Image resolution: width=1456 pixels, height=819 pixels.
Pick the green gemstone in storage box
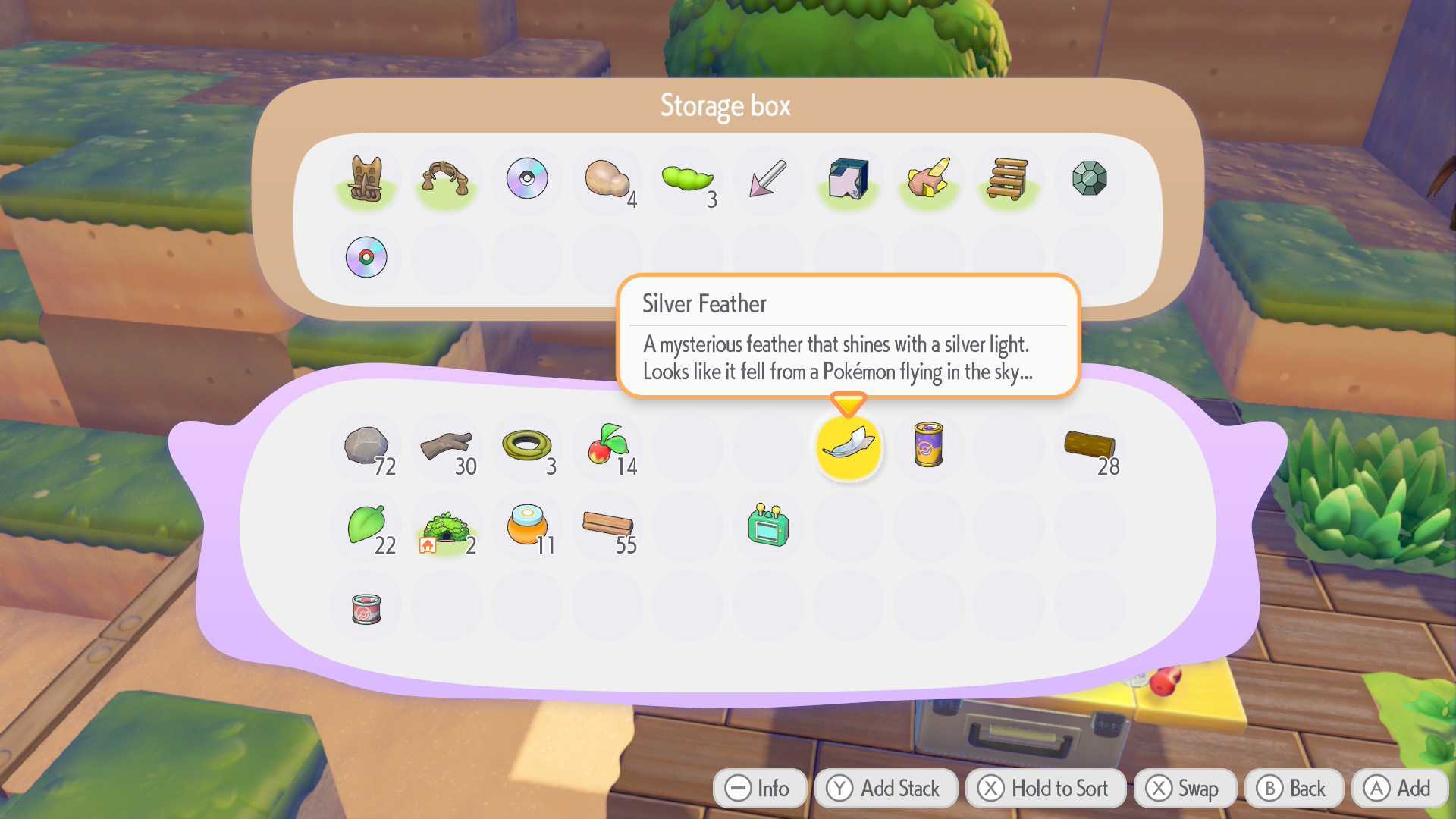1090,179
